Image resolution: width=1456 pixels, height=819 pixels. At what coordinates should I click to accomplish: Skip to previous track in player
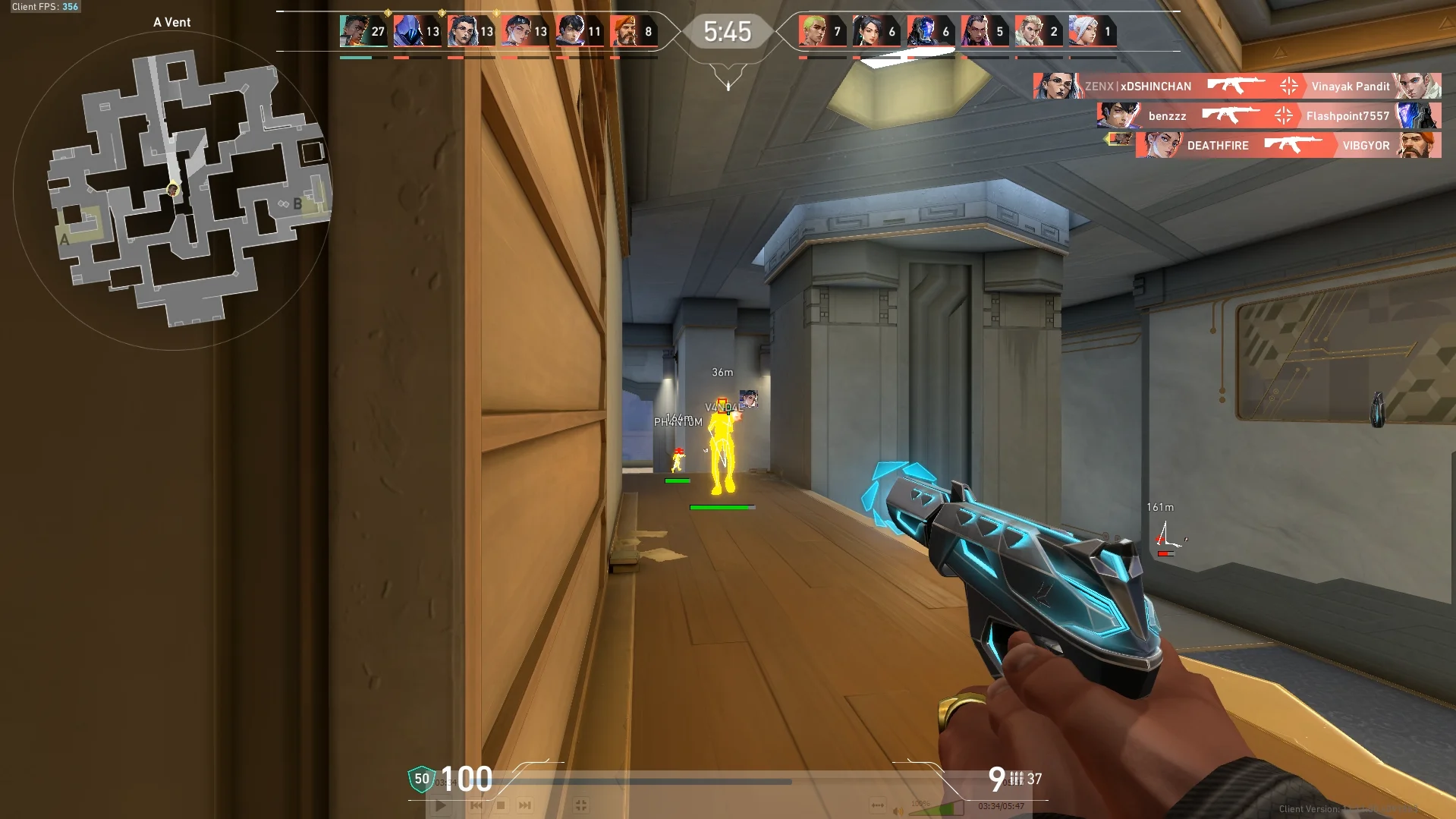pyautogui.click(x=476, y=805)
